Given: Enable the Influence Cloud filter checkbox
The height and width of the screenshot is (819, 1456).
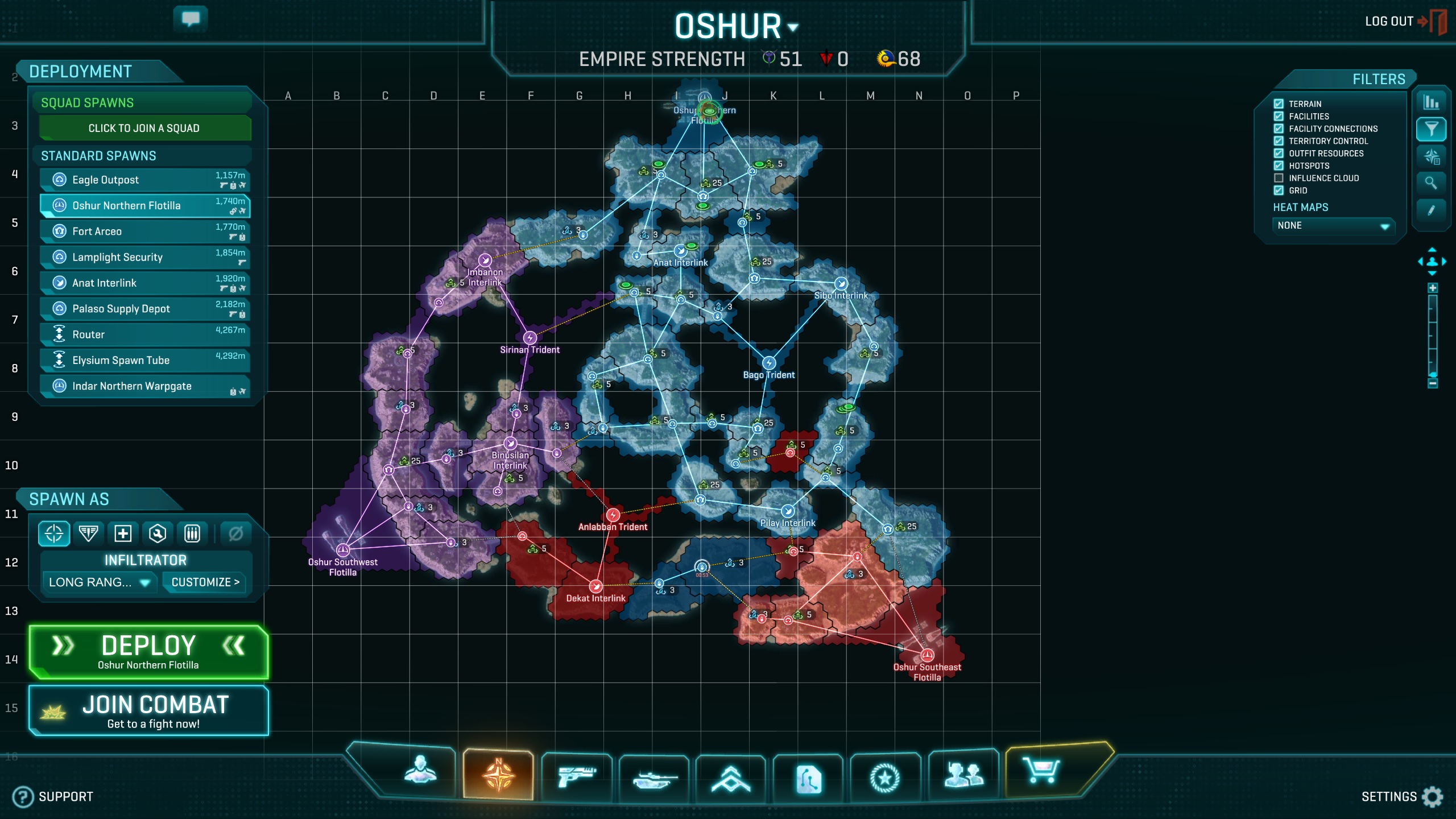Looking at the screenshot, I should 1278,178.
